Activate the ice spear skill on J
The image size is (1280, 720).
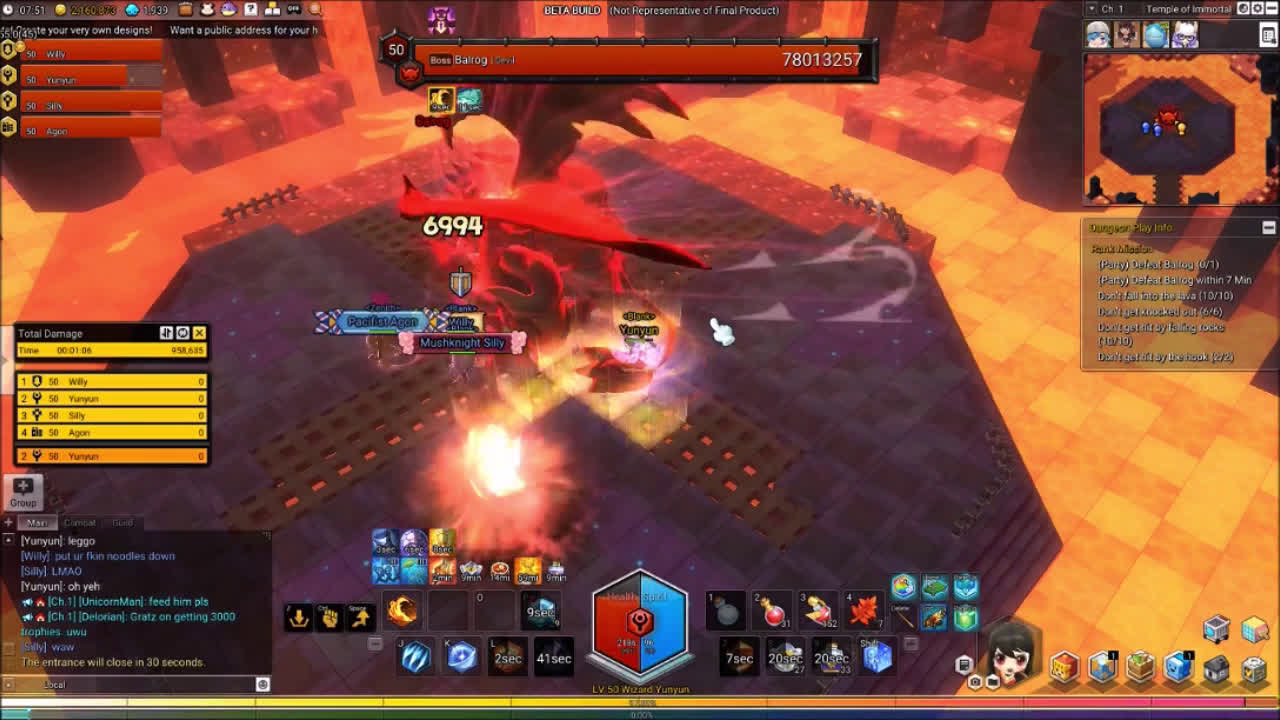pos(415,657)
